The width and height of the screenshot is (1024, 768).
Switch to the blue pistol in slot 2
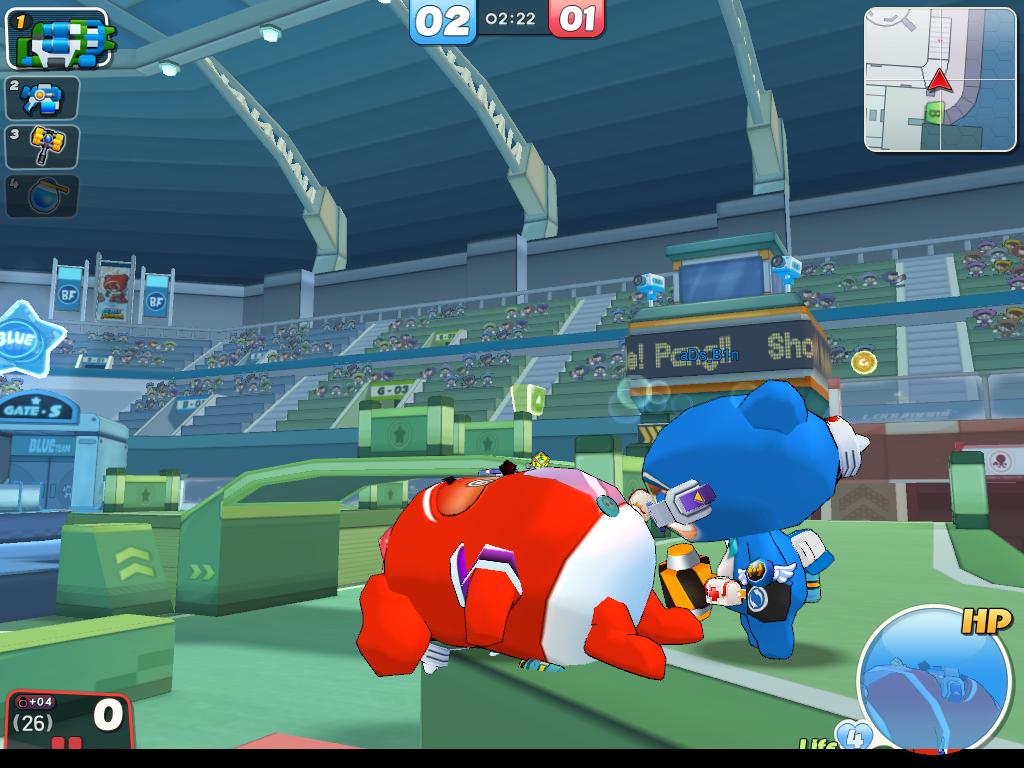pos(43,98)
